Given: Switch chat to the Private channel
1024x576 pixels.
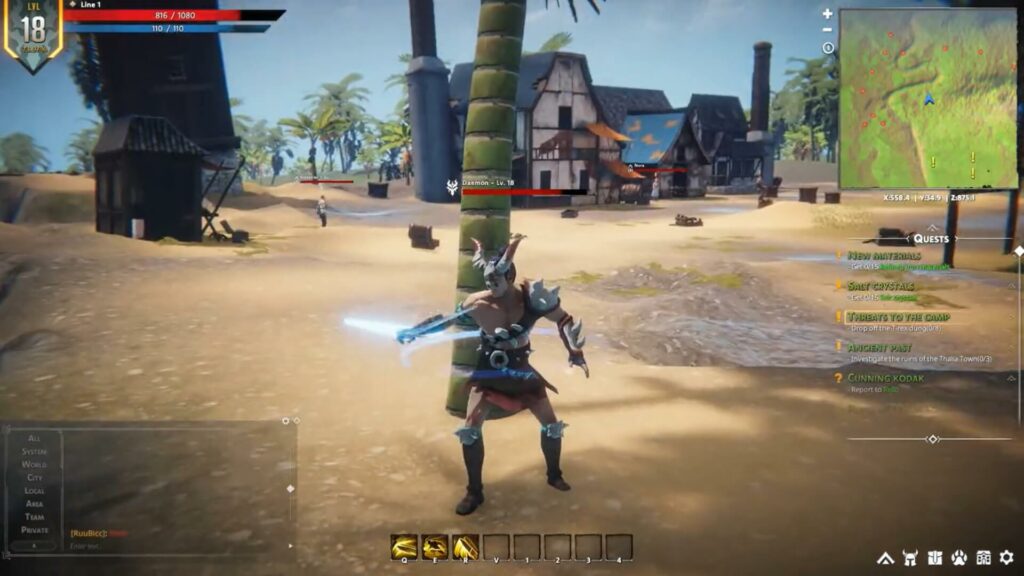Looking at the screenshot, I should (35, 529).
